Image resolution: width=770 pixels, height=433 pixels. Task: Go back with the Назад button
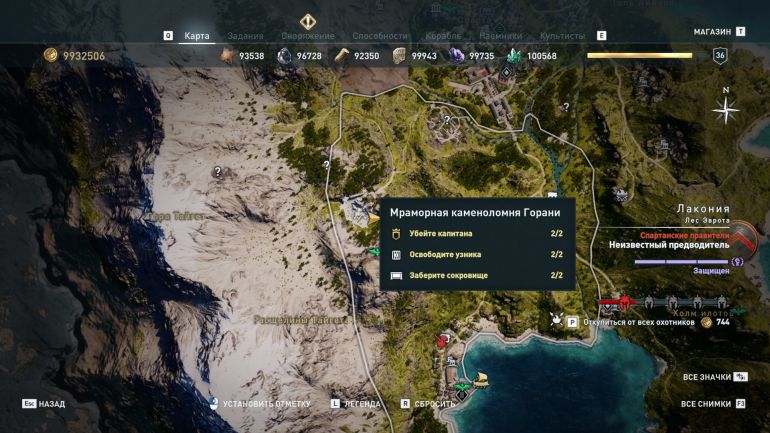click(x=52, y=404)
